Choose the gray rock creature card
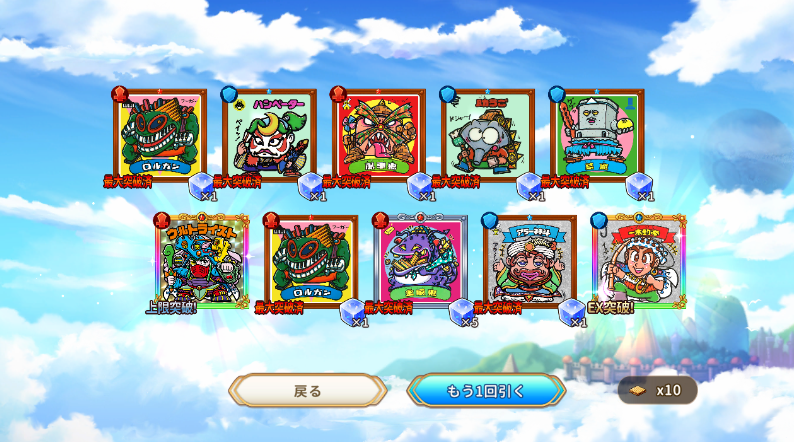794x442 pixels. click(x=487, y=134)
